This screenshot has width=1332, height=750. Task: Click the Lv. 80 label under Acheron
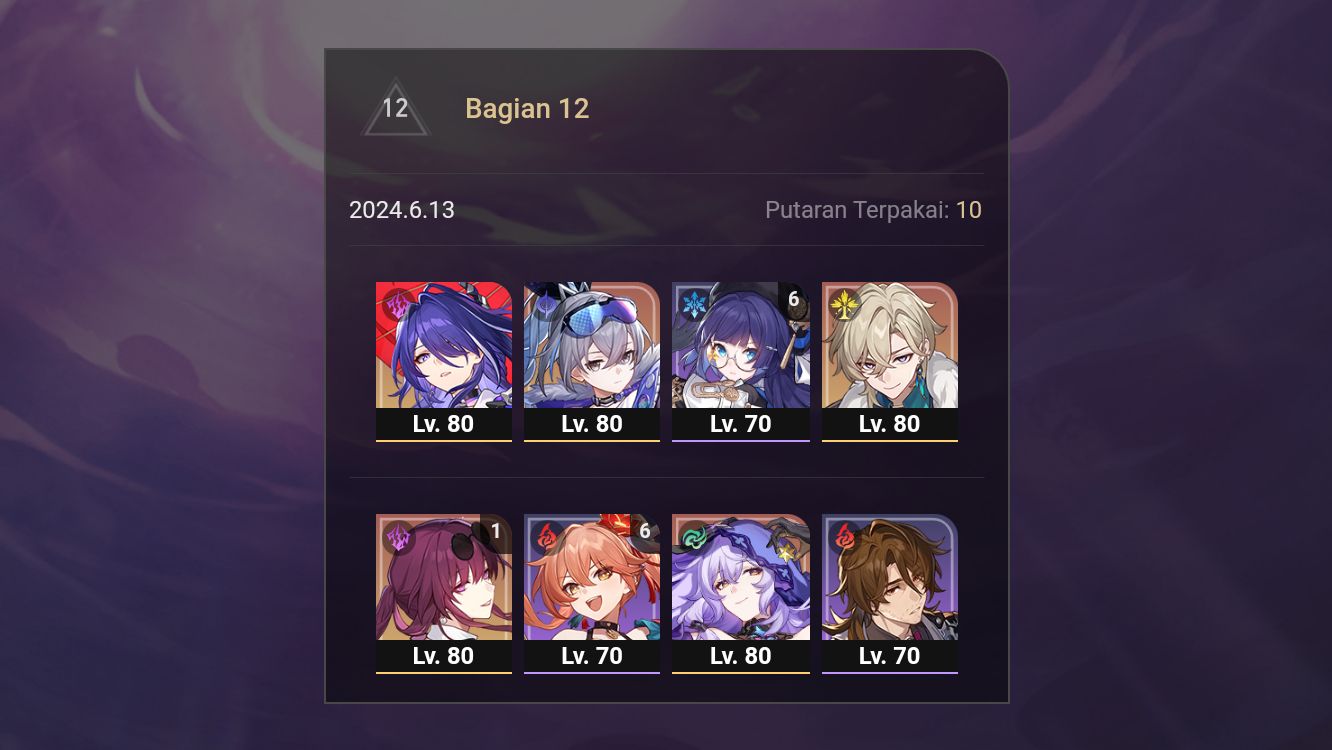[x=443, y=424]
